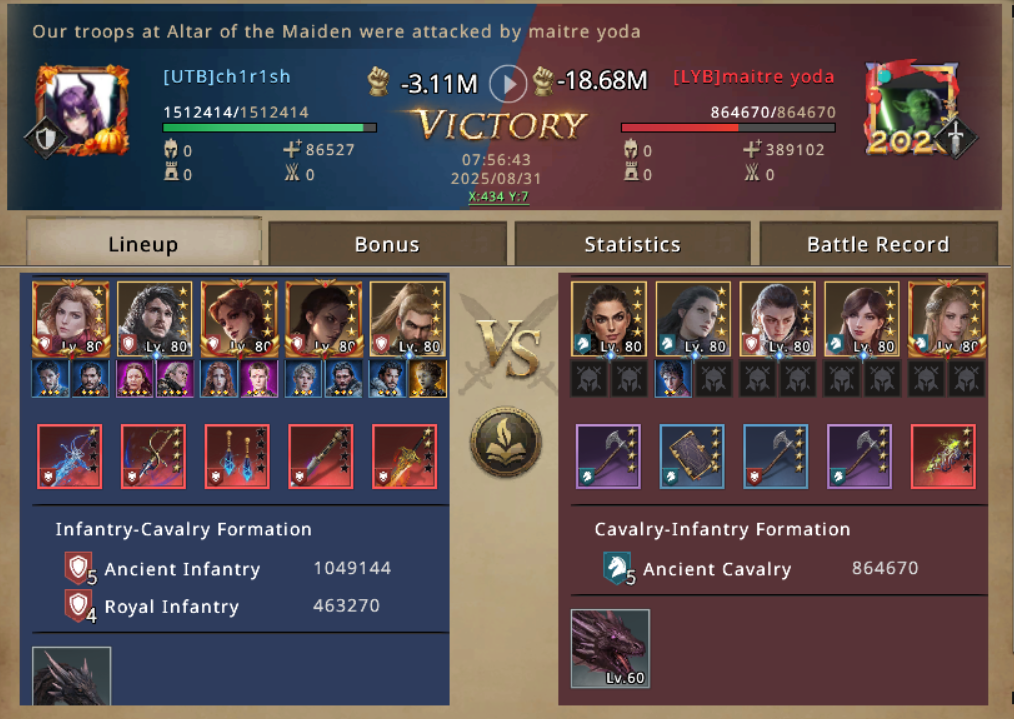
Task: Click the Ancient Cavalry troop horse icon
Action: pyautogui.click(x=618, y=568)
